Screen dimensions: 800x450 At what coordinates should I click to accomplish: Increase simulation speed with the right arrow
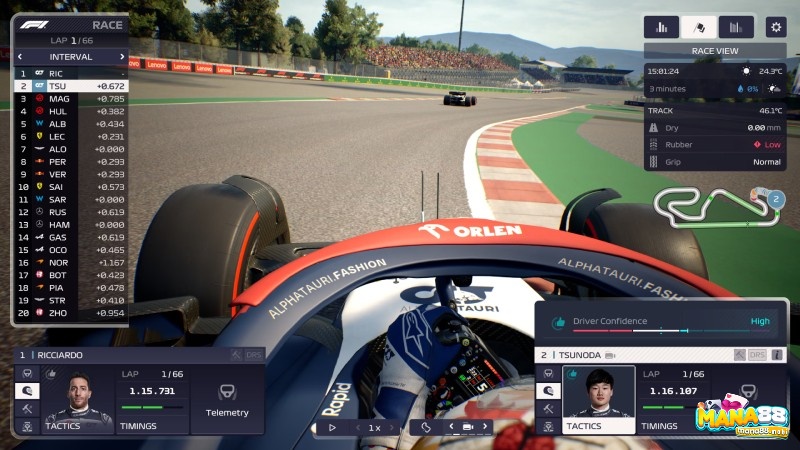[392, 427]
